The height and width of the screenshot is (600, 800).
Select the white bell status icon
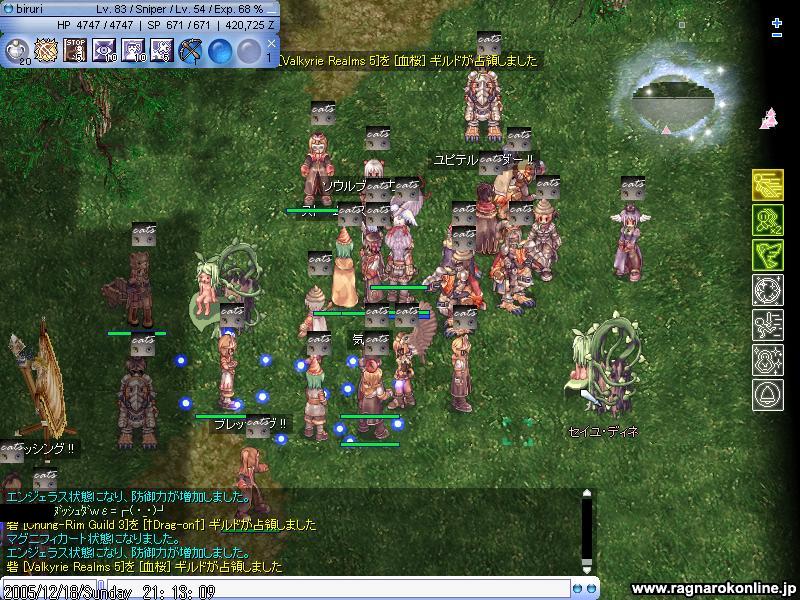767,395
